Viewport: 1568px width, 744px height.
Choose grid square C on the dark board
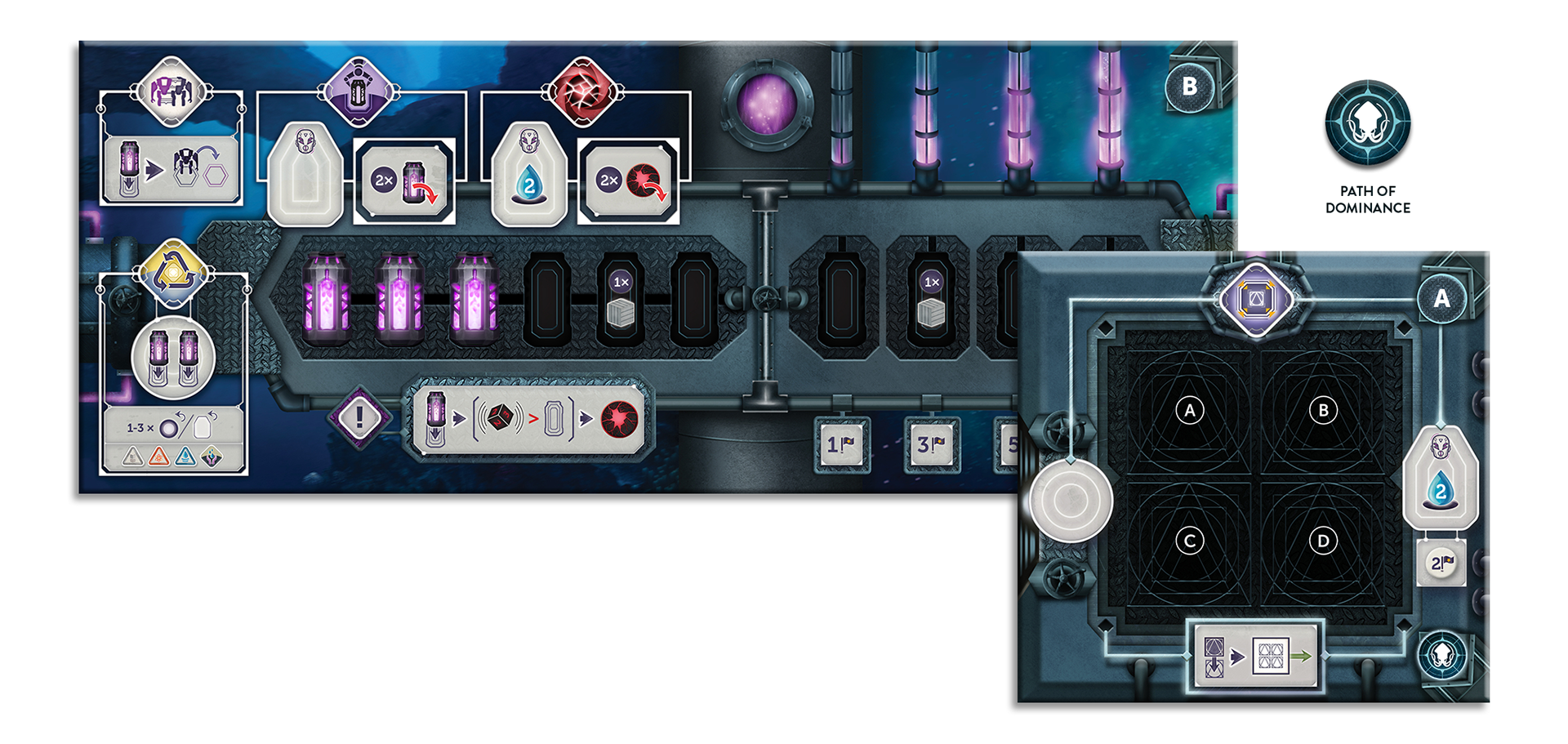1189,541
